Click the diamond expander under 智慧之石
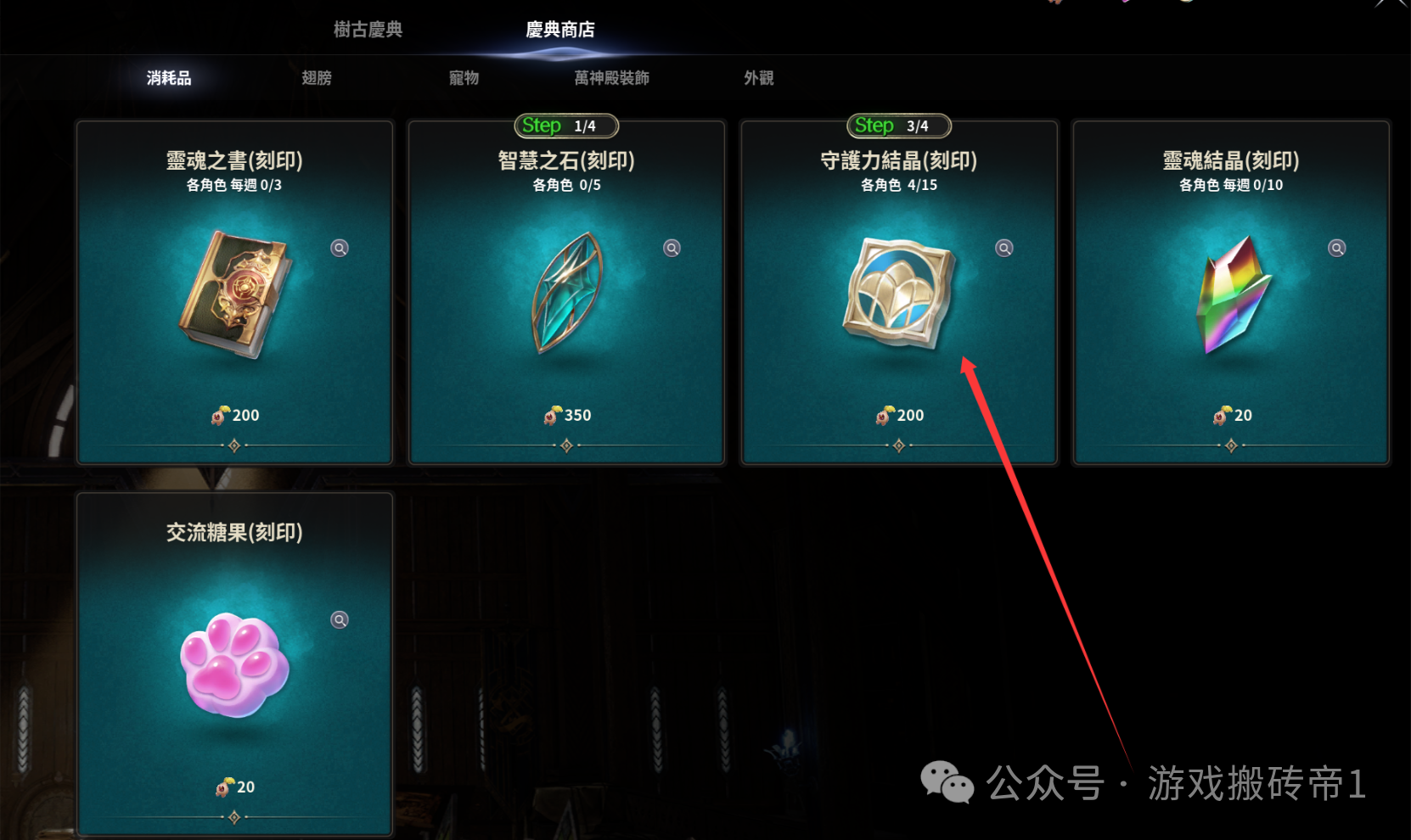Screen dimensions: 1411x840 point(566,444)
